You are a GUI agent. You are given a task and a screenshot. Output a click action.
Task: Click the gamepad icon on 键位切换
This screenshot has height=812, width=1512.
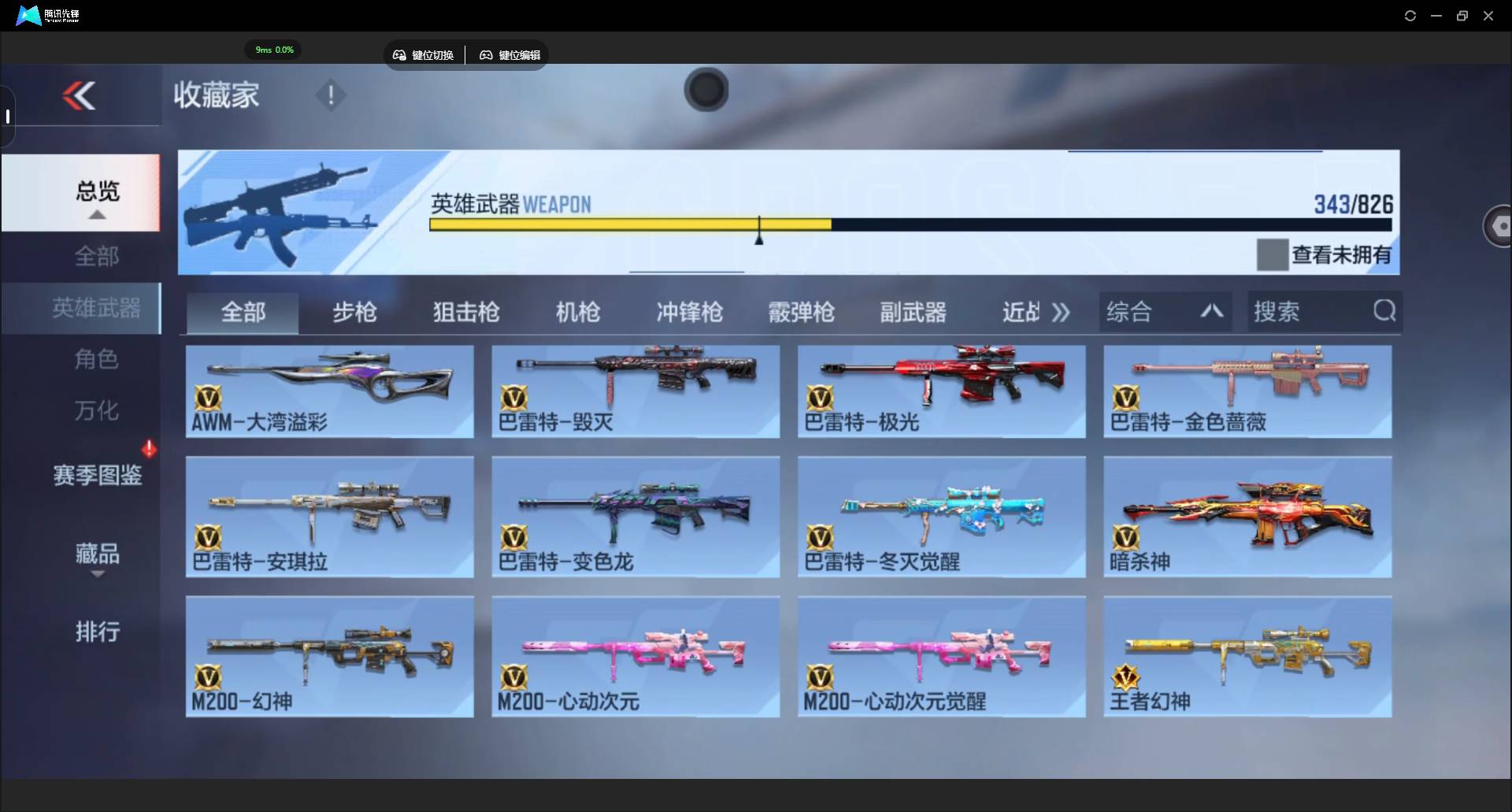click(399, 55)
